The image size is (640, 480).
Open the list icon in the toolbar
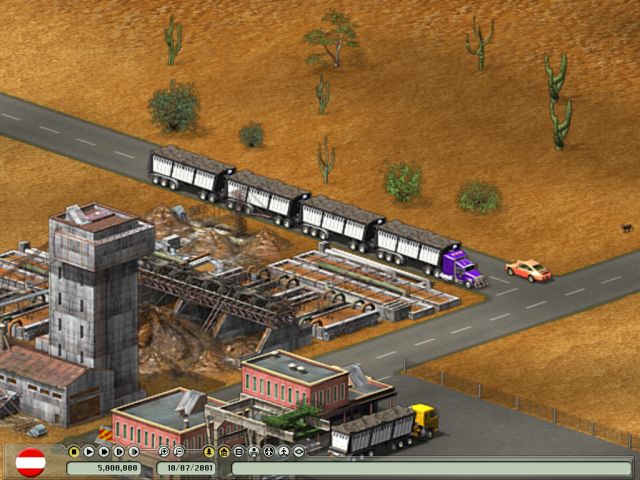click(x=239, y=451)
